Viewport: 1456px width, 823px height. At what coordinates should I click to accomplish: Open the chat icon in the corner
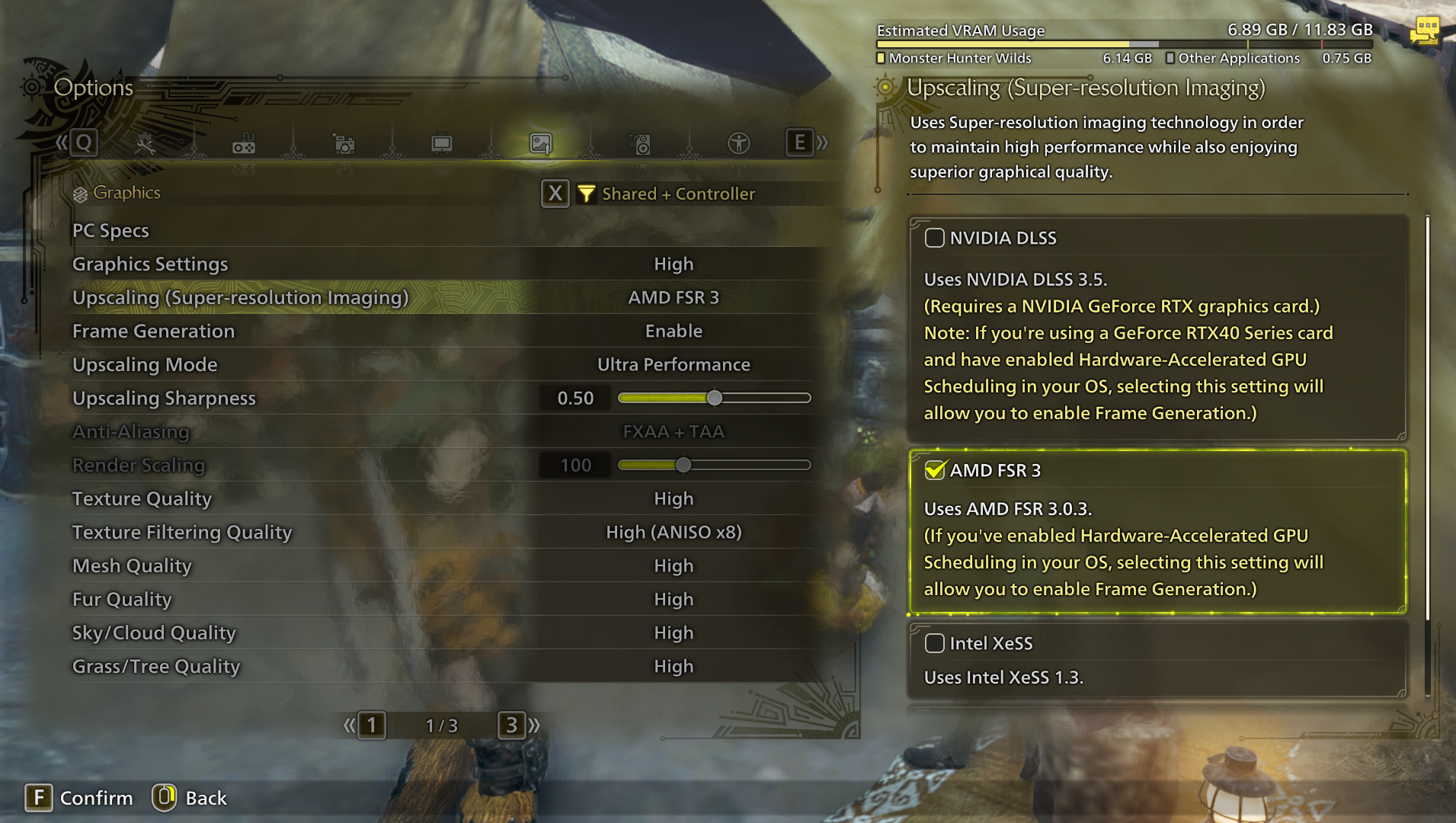point(1425,30)
